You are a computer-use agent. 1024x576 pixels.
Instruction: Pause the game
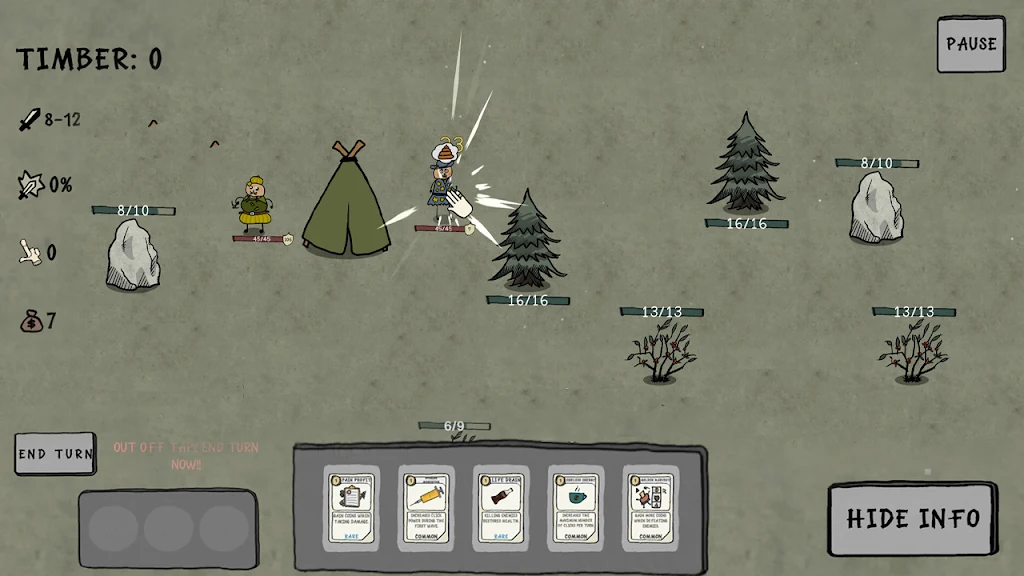[970, 44]
